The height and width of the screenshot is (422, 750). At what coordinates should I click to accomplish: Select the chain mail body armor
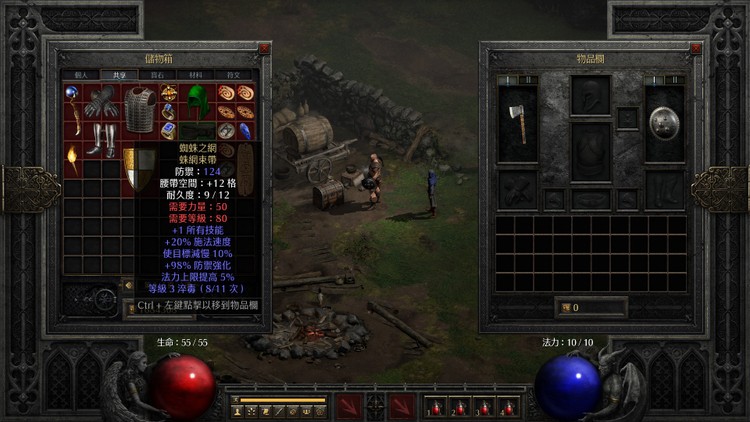[140, 108]
